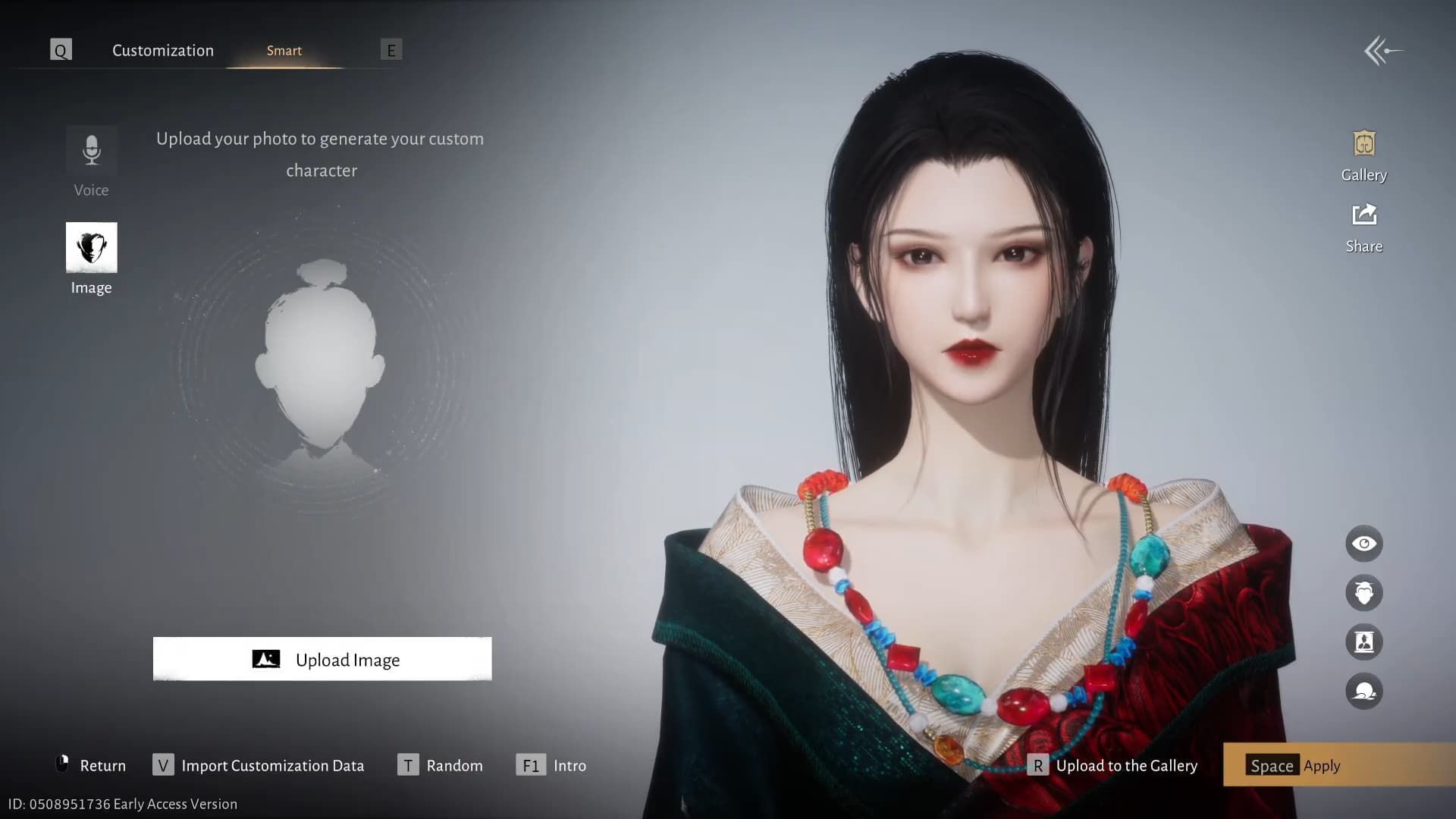Click the portrait scroll icon button
1456x819 pixels.
click(x=1363, y=642)
